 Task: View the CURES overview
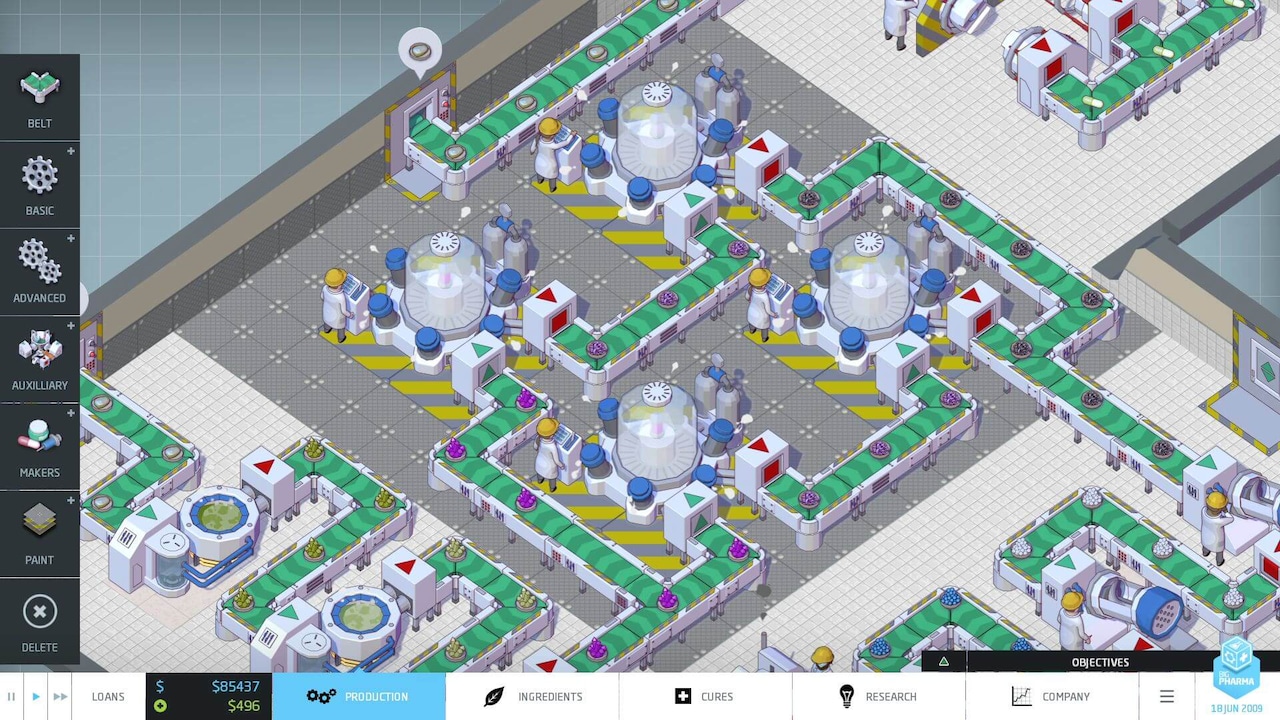(x=705, y=696)
